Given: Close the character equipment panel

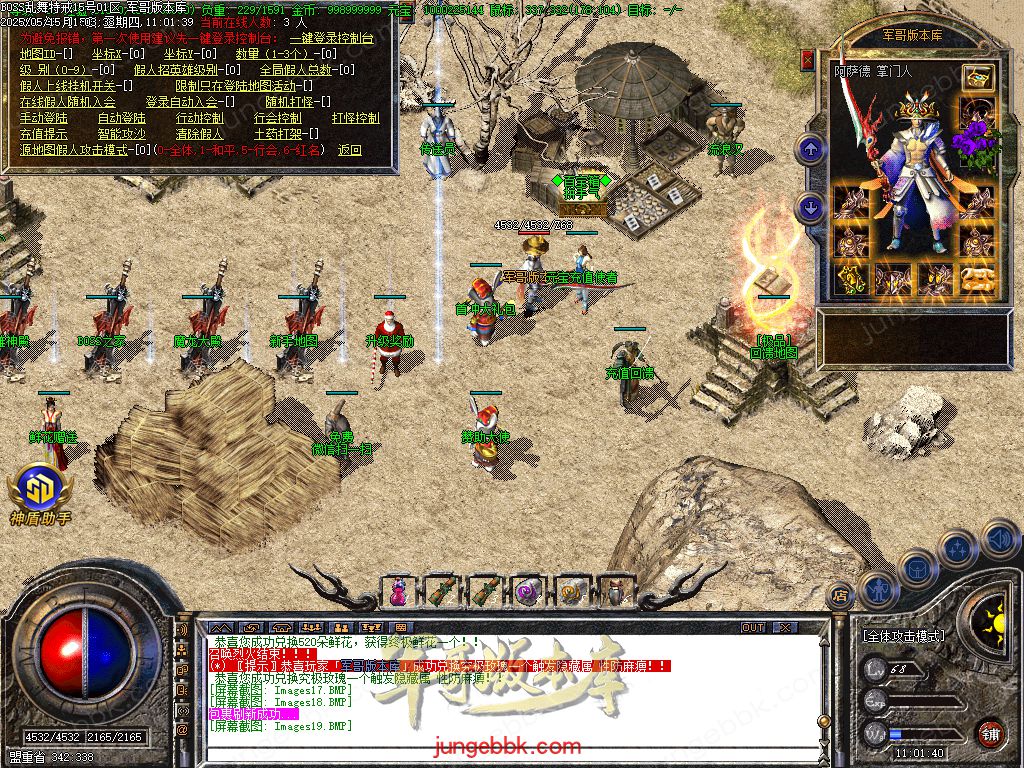Looking at the screenshot, I should coord(808,60).
